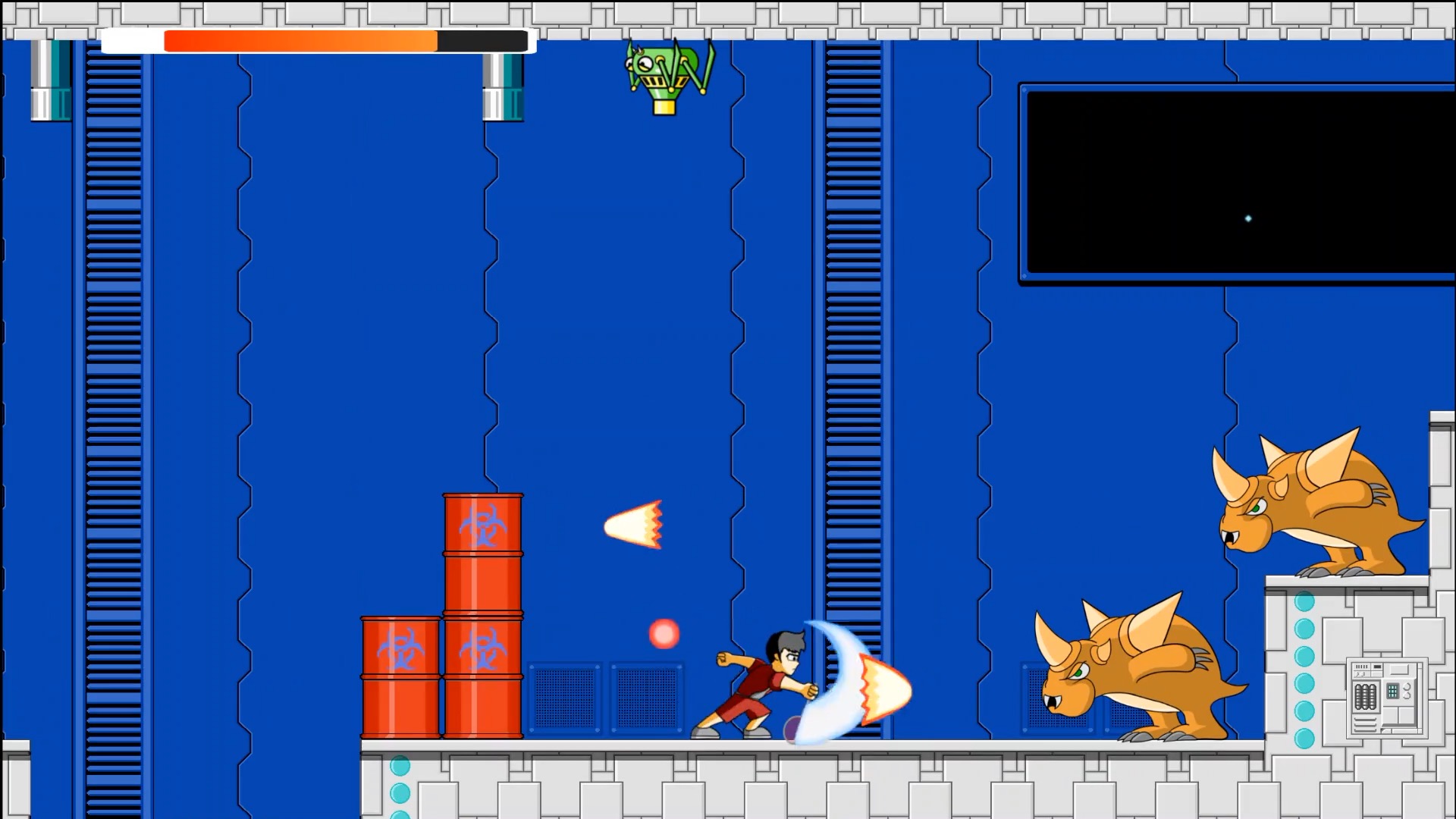This screenshot has height=819, width=1456.
Task: Click the leftmost biohazard barrel at ground level
Action: (x=400, y=679)
